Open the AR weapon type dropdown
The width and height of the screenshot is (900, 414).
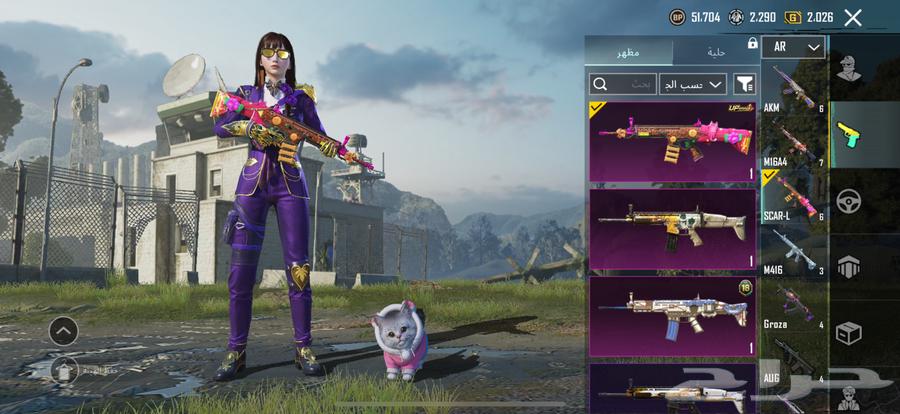tap(793, 47)
